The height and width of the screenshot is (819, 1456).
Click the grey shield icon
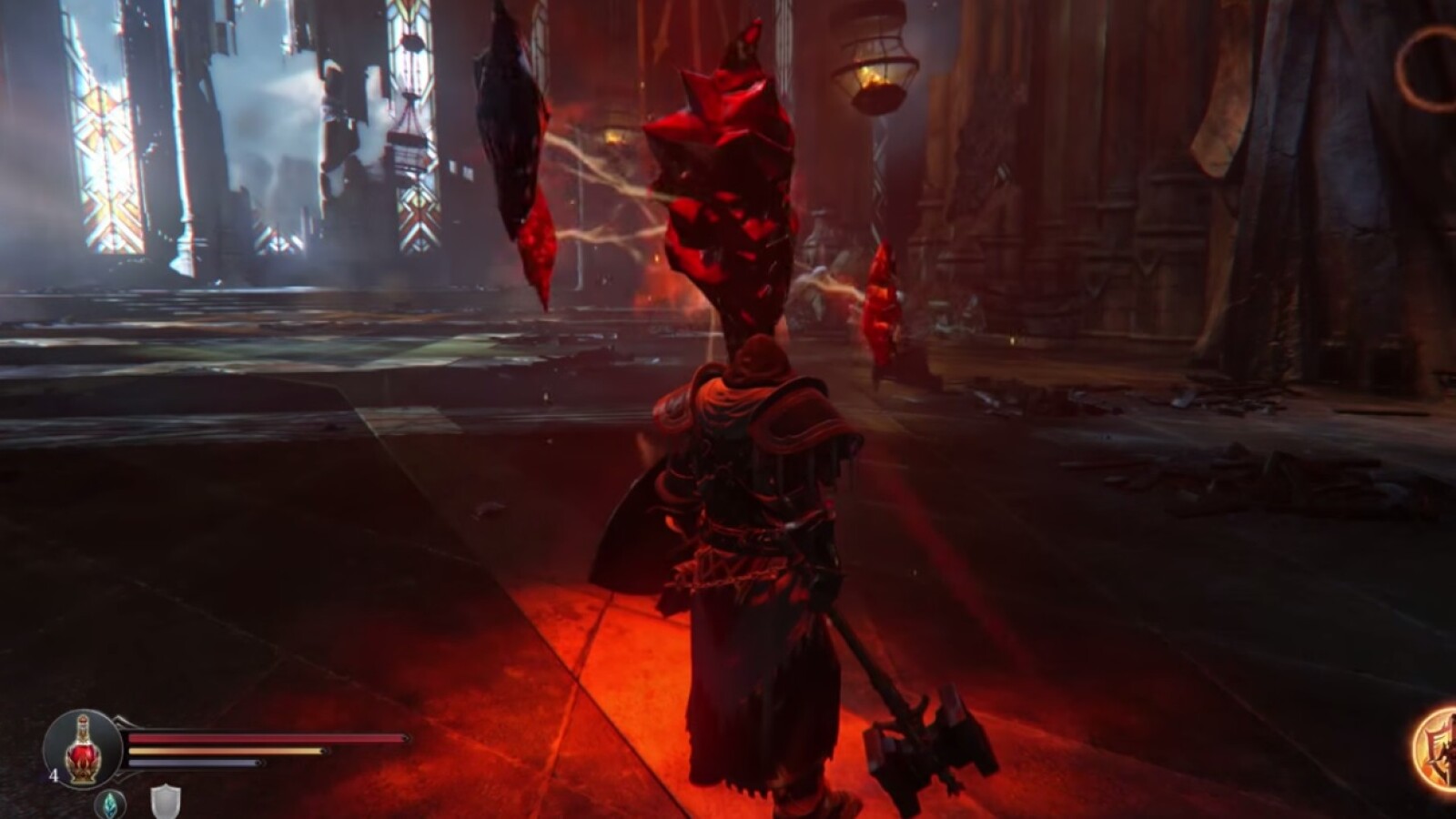tap(165, 803)
